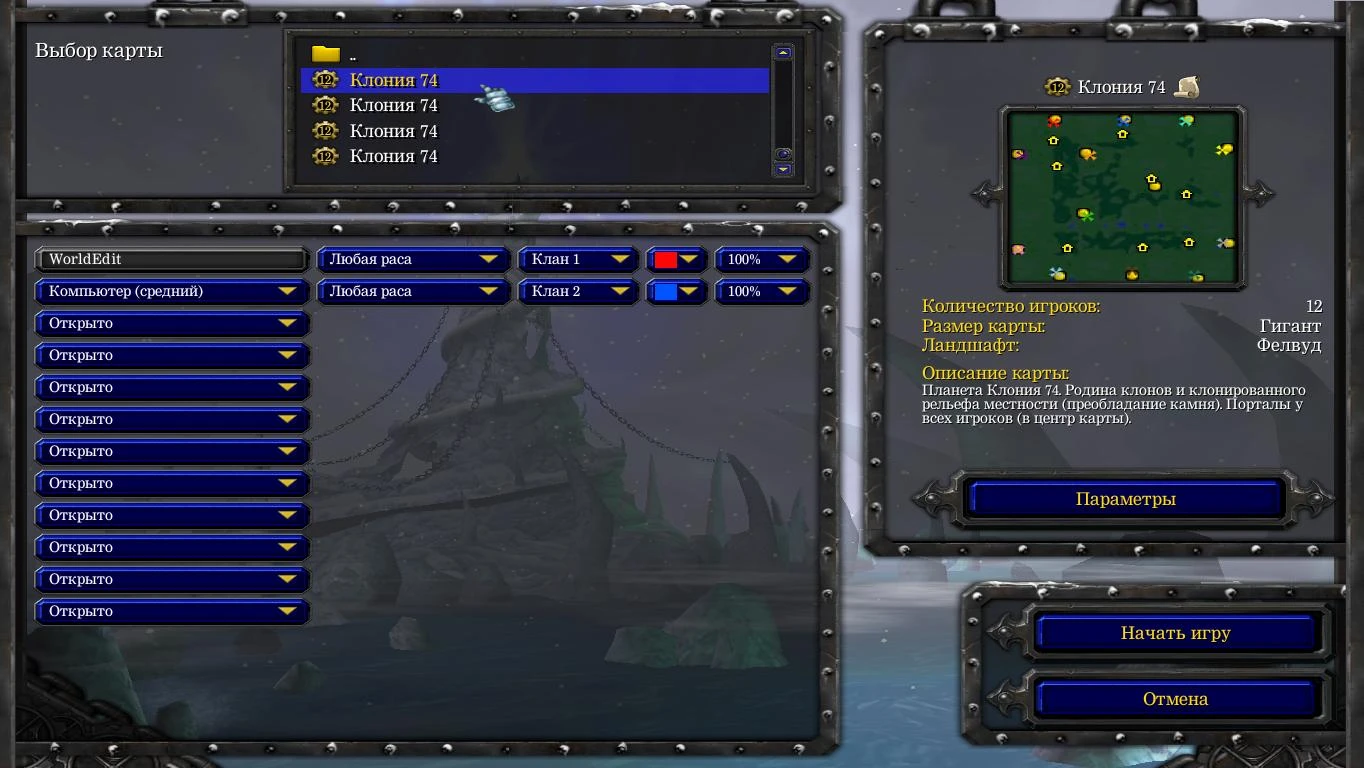Click the WorldEdit player name field
This screenshot has width=1364, height=768.
(170, 259)
